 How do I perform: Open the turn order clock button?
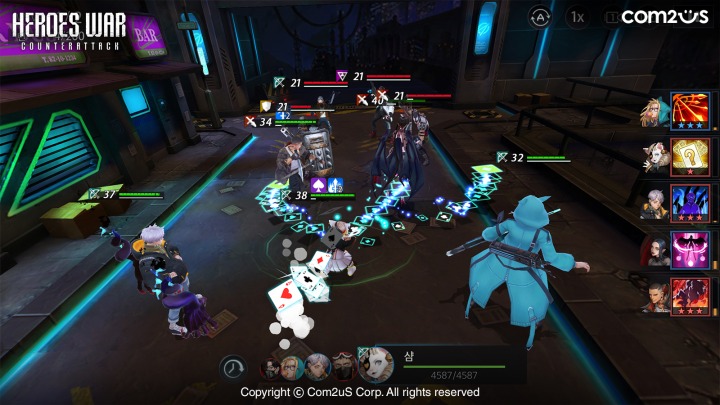233,367
